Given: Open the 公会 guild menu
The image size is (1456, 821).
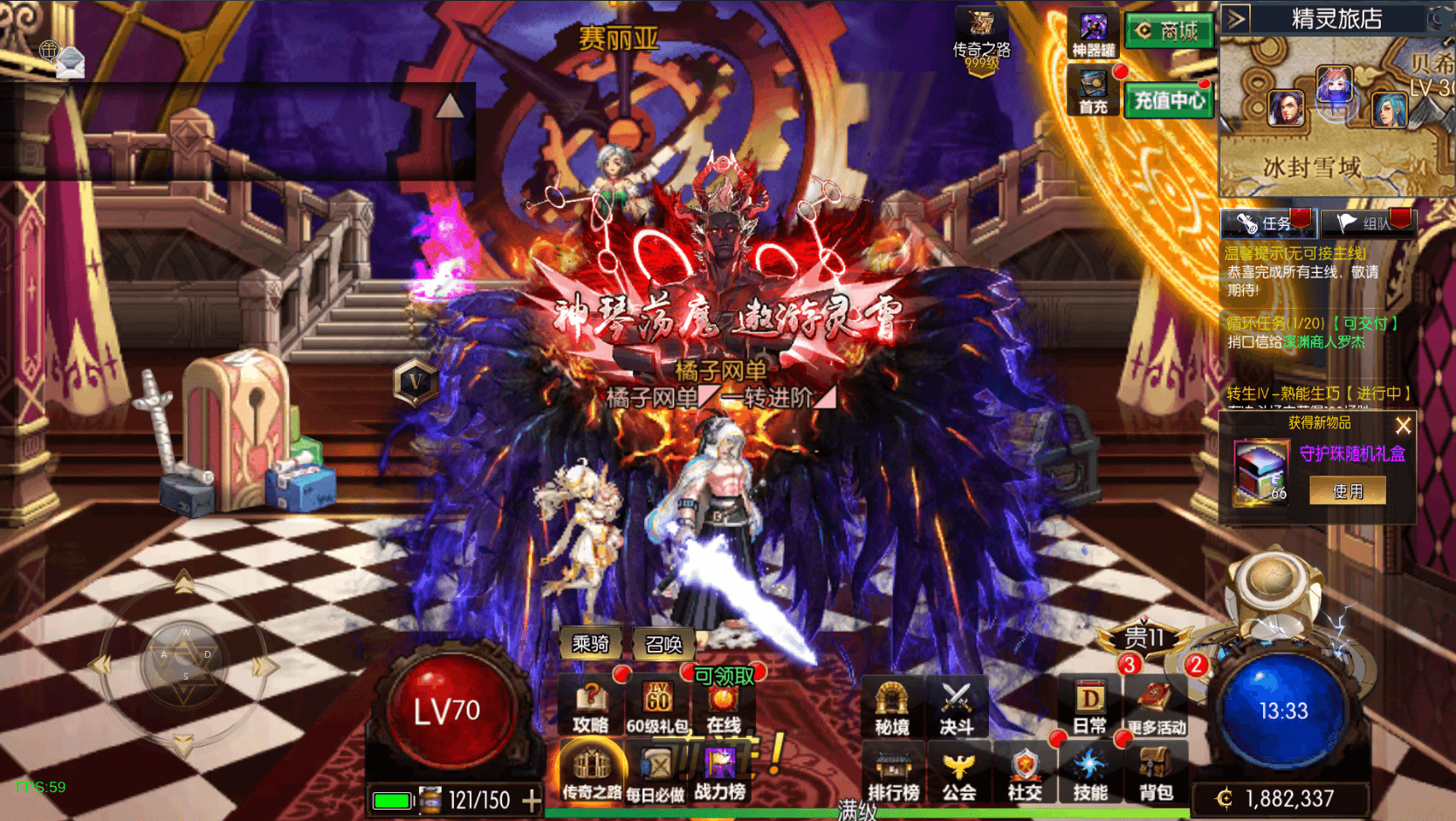Looking at the screenshot, I should tap(958, 775).
